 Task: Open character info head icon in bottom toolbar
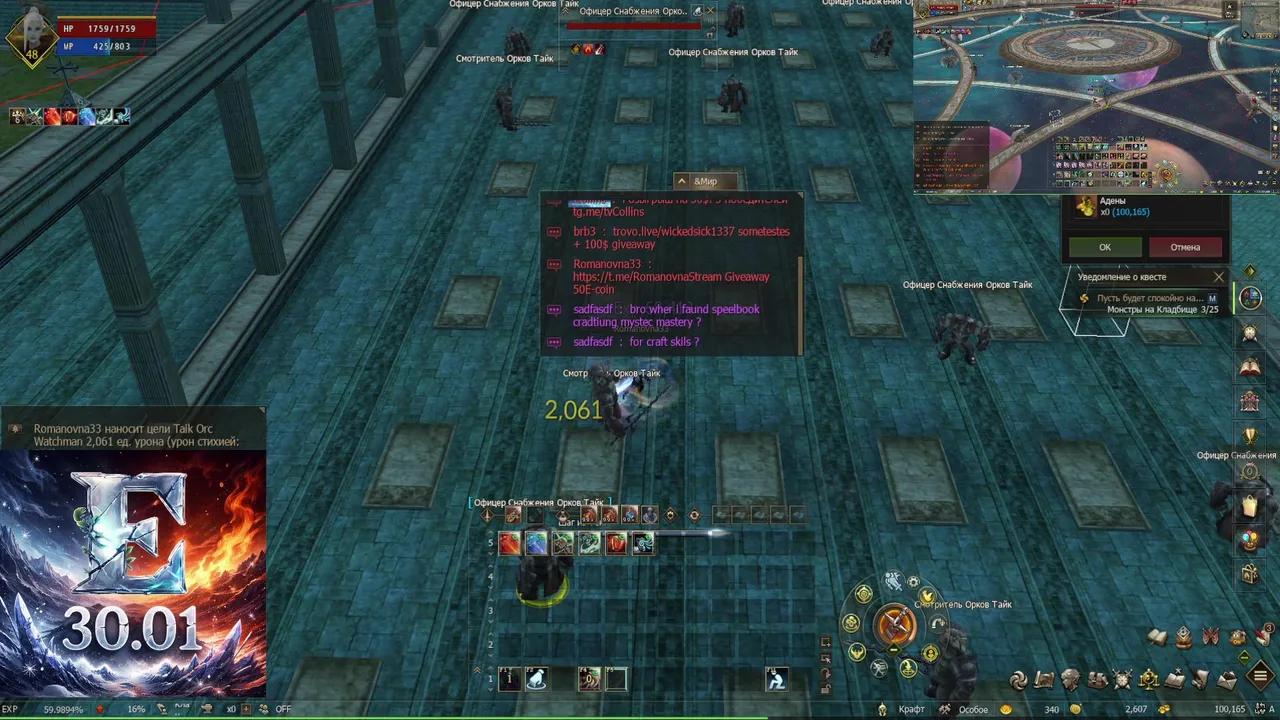coord(1070,680)
